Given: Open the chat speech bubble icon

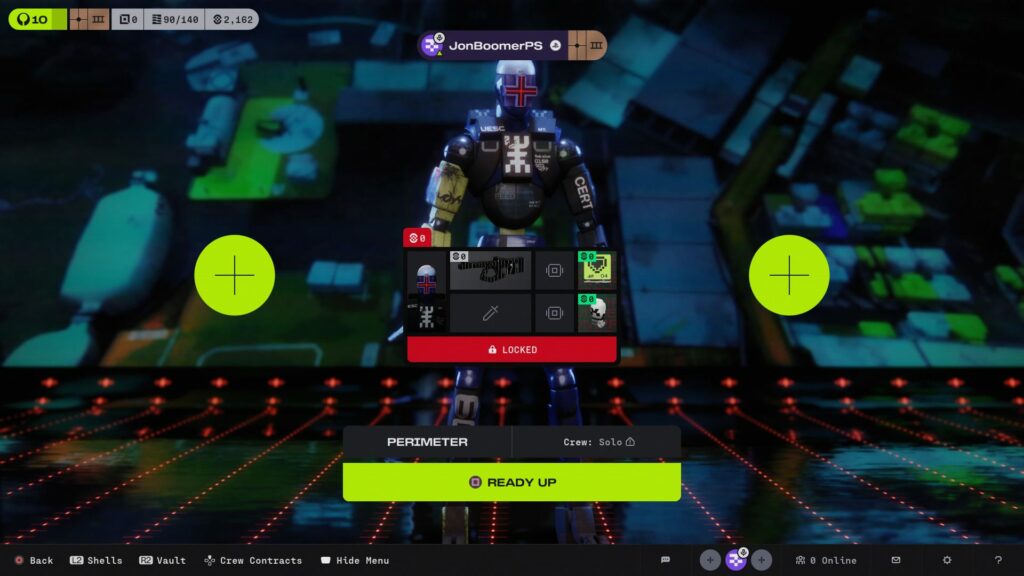Looking at the screenshot, I should pos(665,560).
